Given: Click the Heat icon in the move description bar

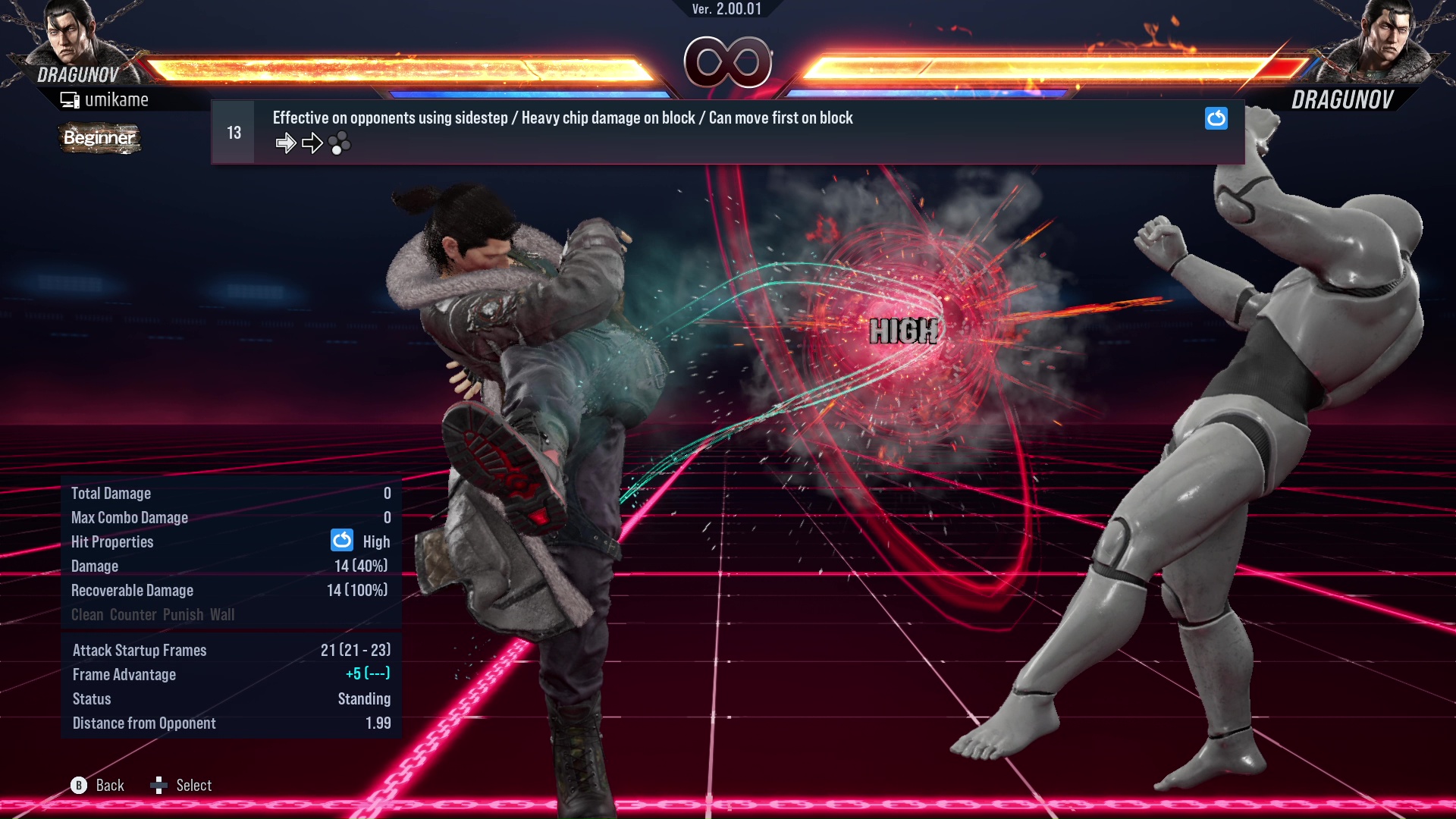Looking at the screenshot, I should point(1216,118).
